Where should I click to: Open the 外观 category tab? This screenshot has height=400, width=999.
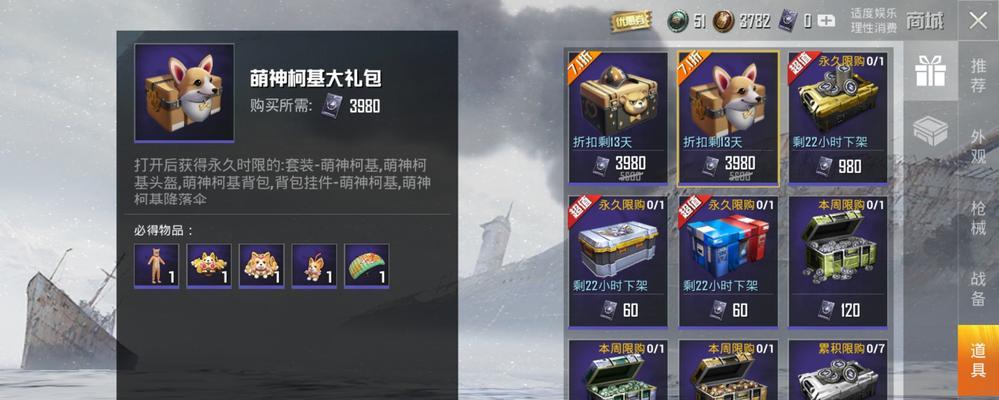[977, 145]
